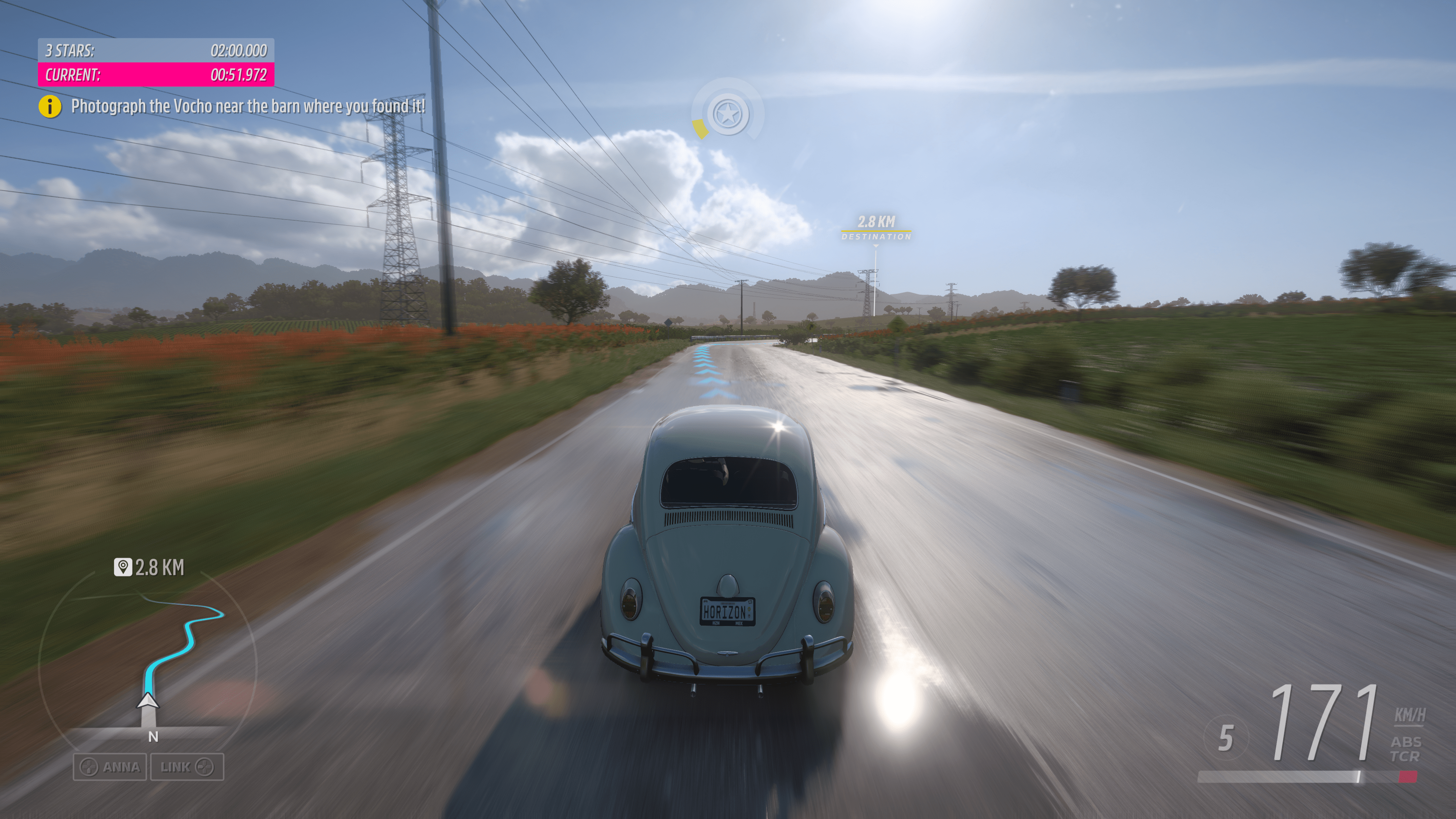
Task: Click the minimap destination pin icon
Action: [122, 567]
